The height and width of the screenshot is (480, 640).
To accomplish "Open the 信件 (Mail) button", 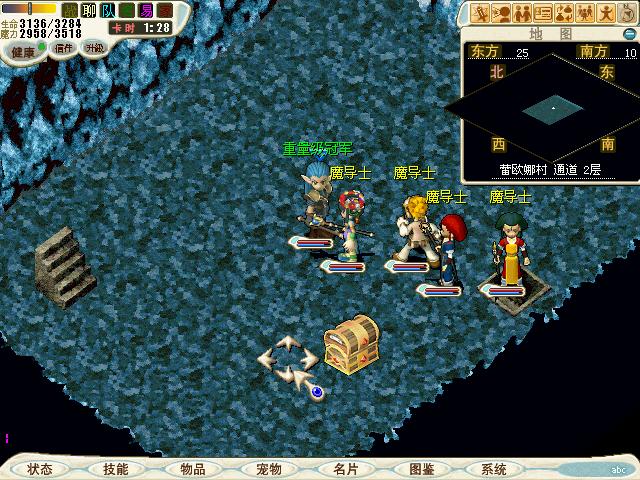I will click(63, 48).
